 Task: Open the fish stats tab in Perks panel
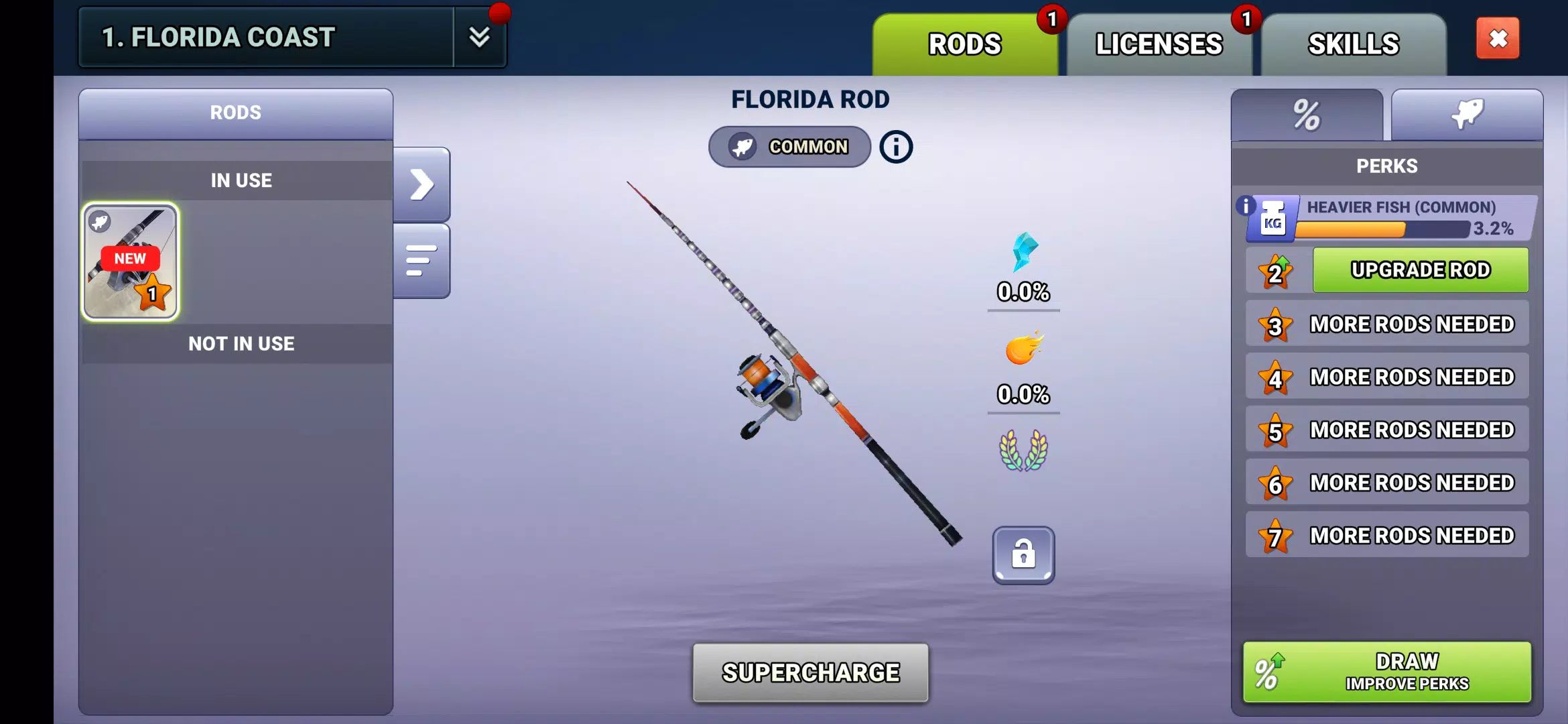click(x=1467, y=114)
